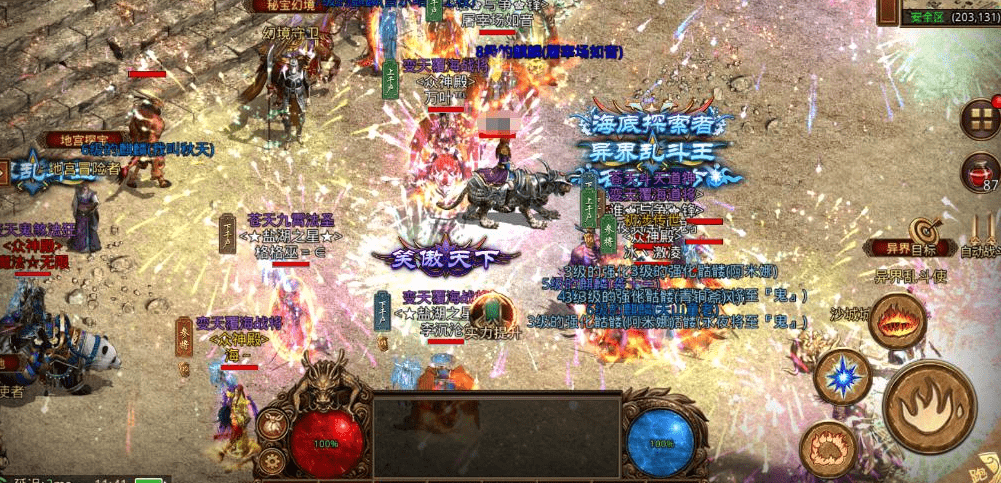Select the 实力提升 power-up icon

pyautogui.click(x=491, y=310)
